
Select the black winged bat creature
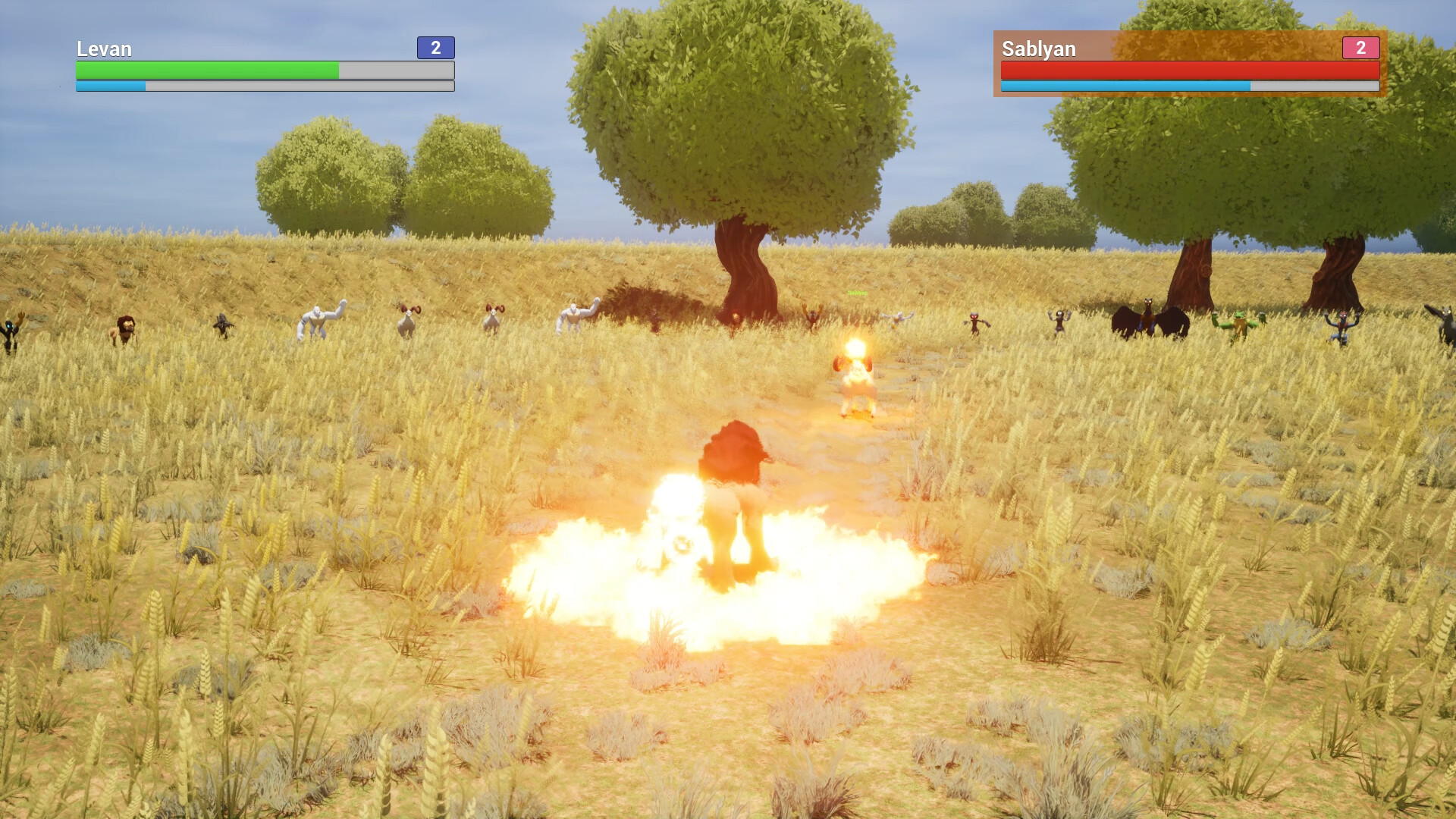[1149, 318]
